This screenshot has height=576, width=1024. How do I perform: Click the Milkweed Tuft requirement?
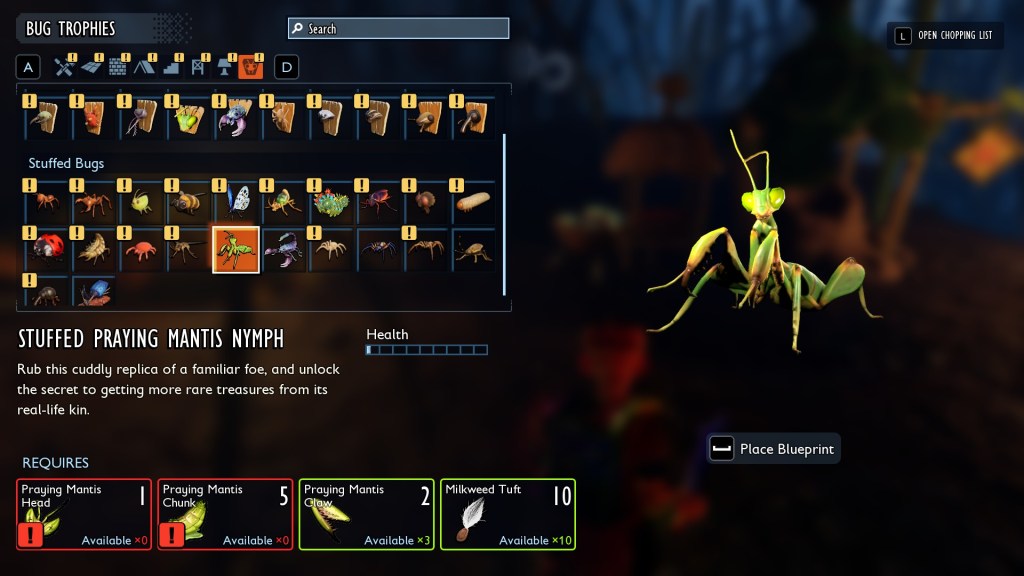click(508, 514)
